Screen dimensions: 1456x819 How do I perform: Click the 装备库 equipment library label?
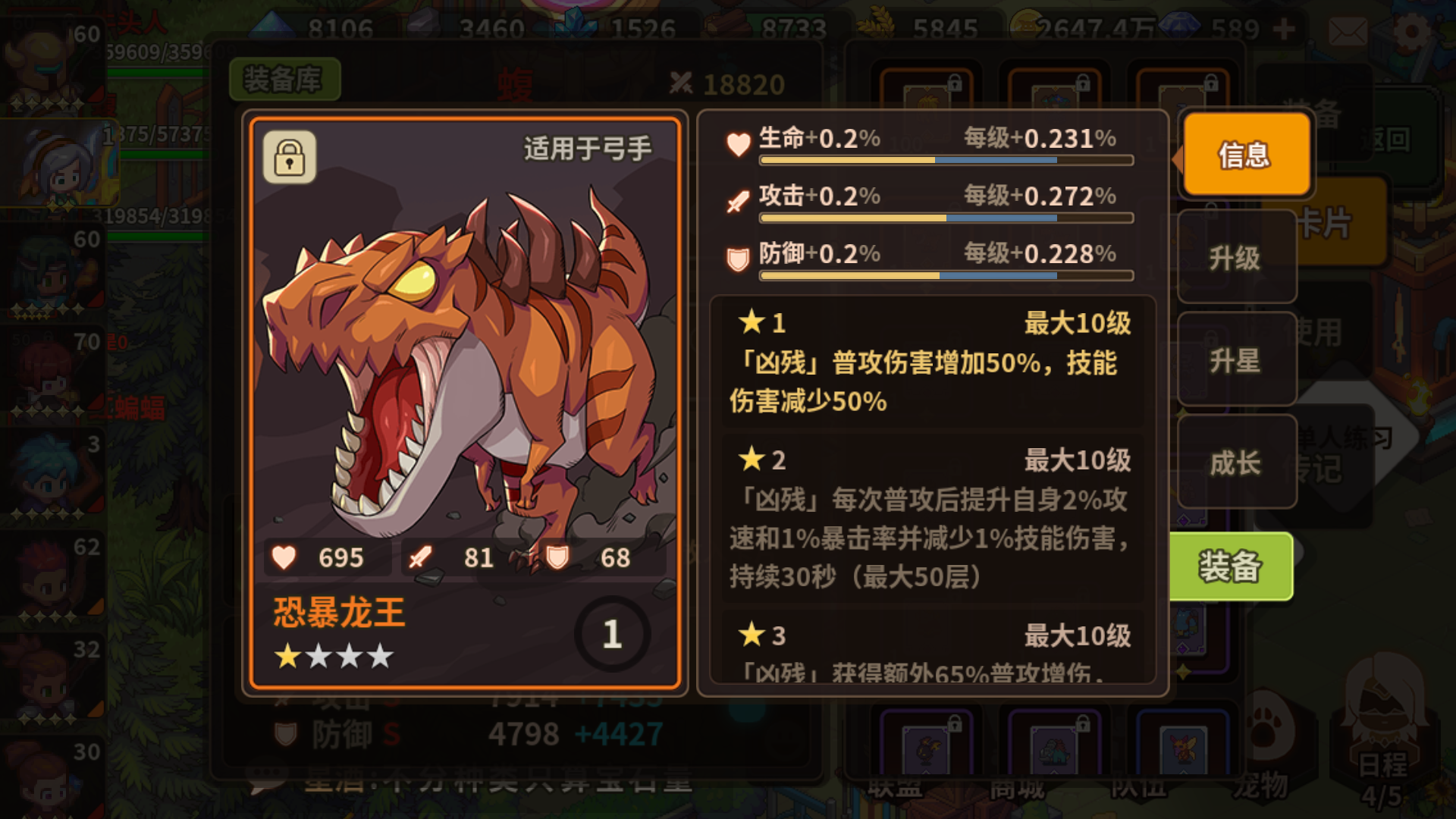[286, 80]
